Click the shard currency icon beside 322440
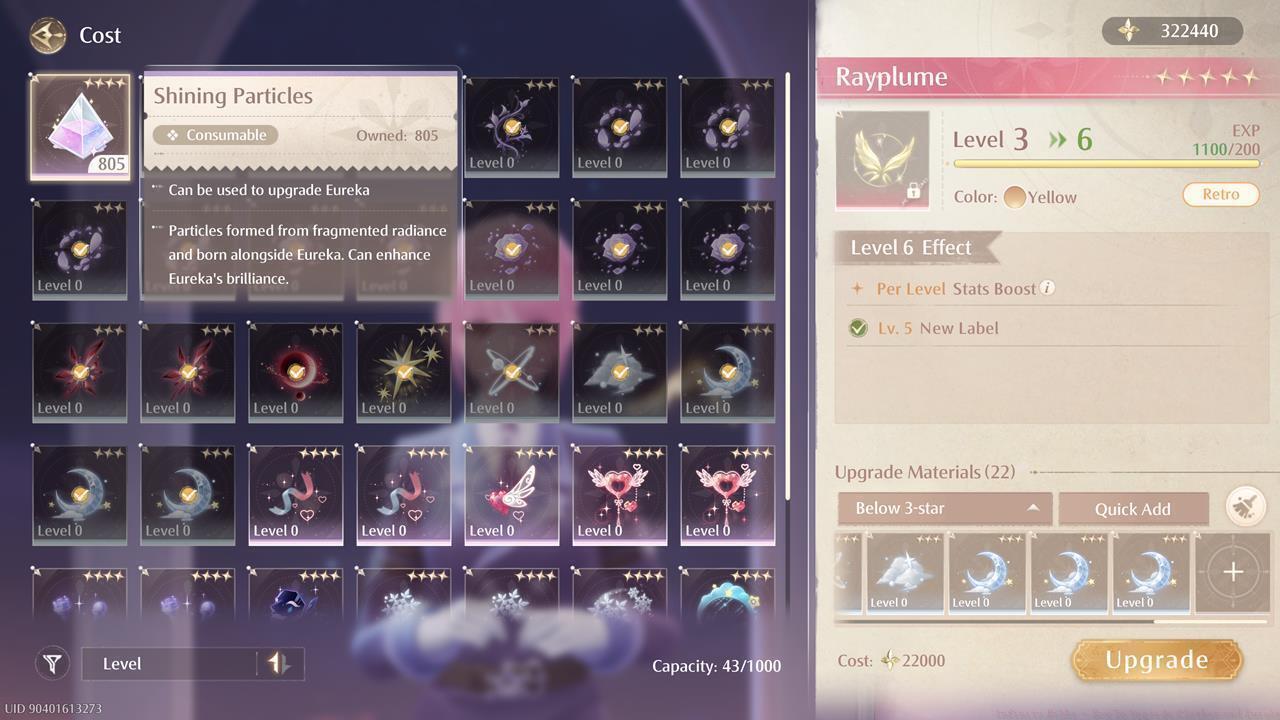 (x=1130, y=31)
